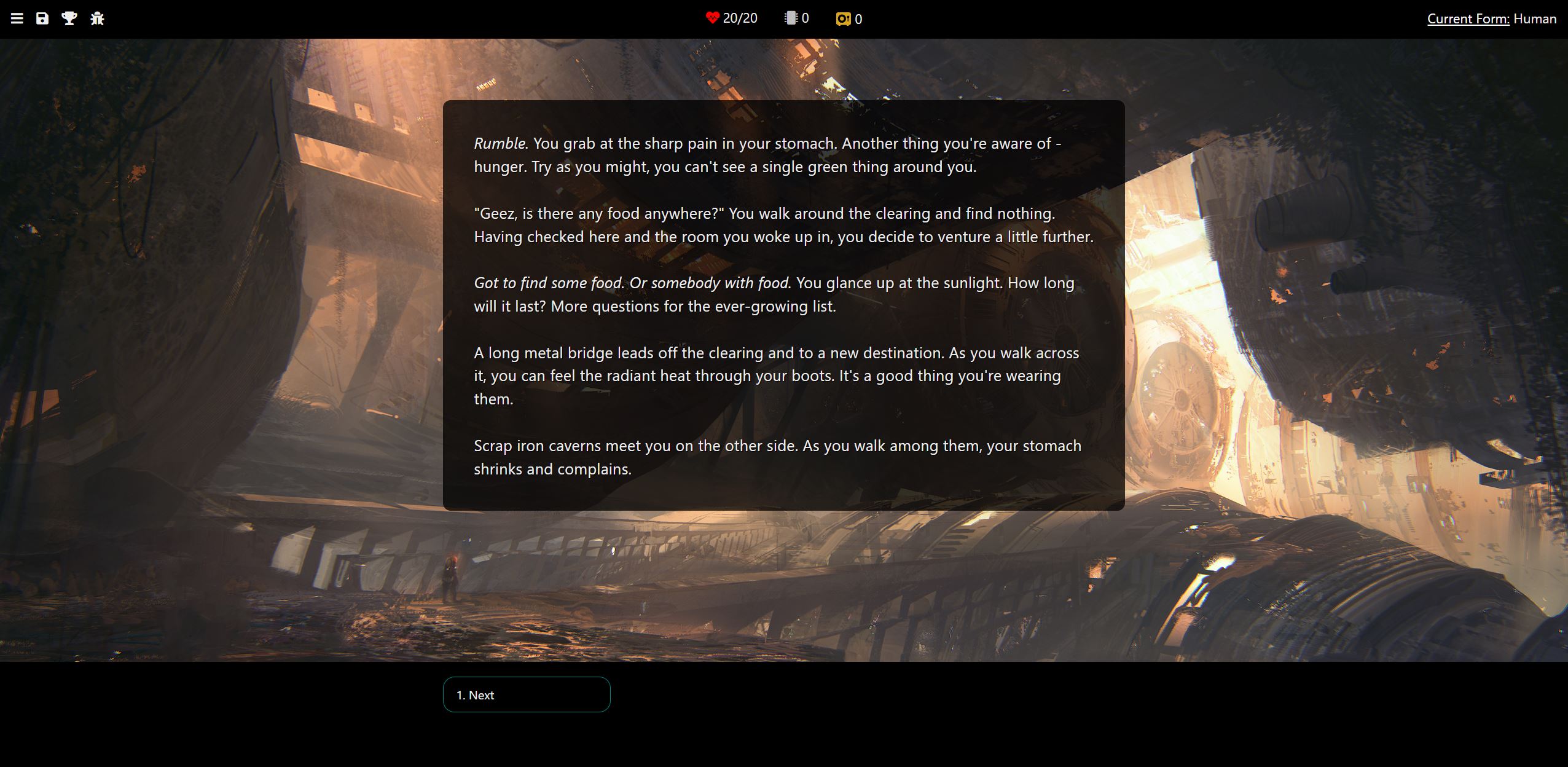The height and width of the screenshot is (767, 1568).
Task: Check the microchip count showing 0
Action: coord(806,18)
